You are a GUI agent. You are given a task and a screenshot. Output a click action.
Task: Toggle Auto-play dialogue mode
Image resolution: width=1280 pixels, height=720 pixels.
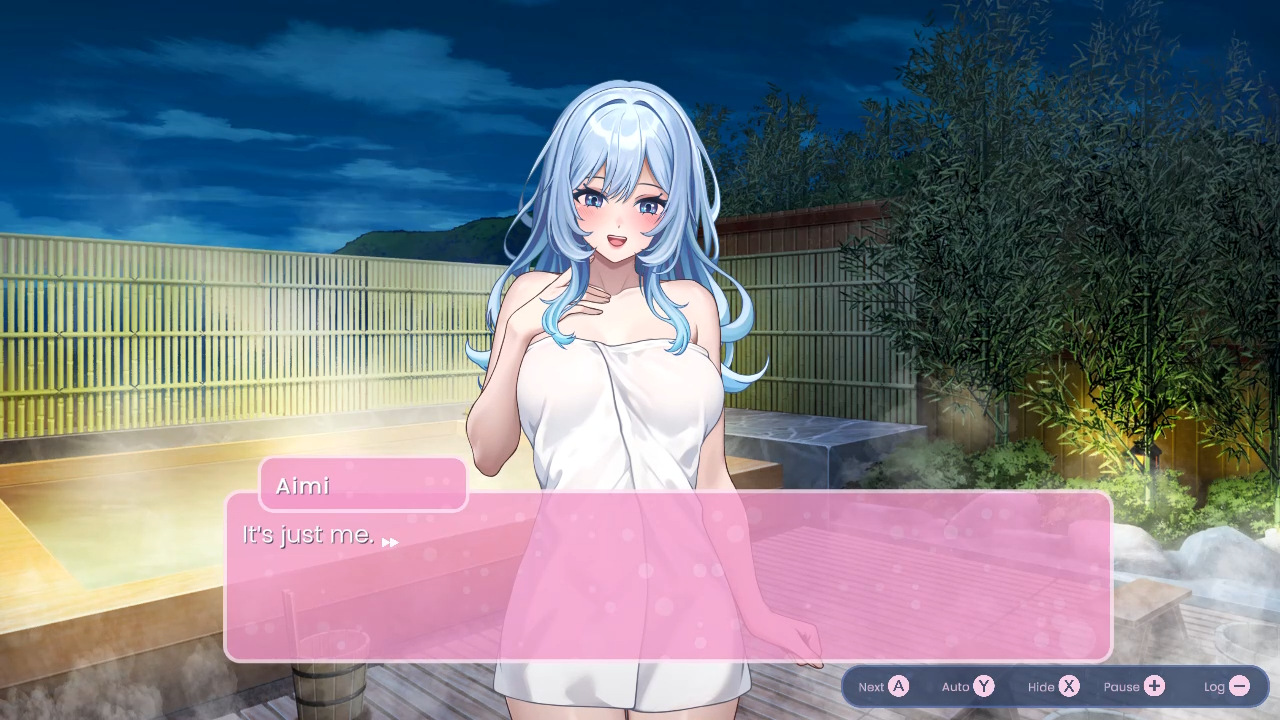pyautogui.click(x=966, y=686)
